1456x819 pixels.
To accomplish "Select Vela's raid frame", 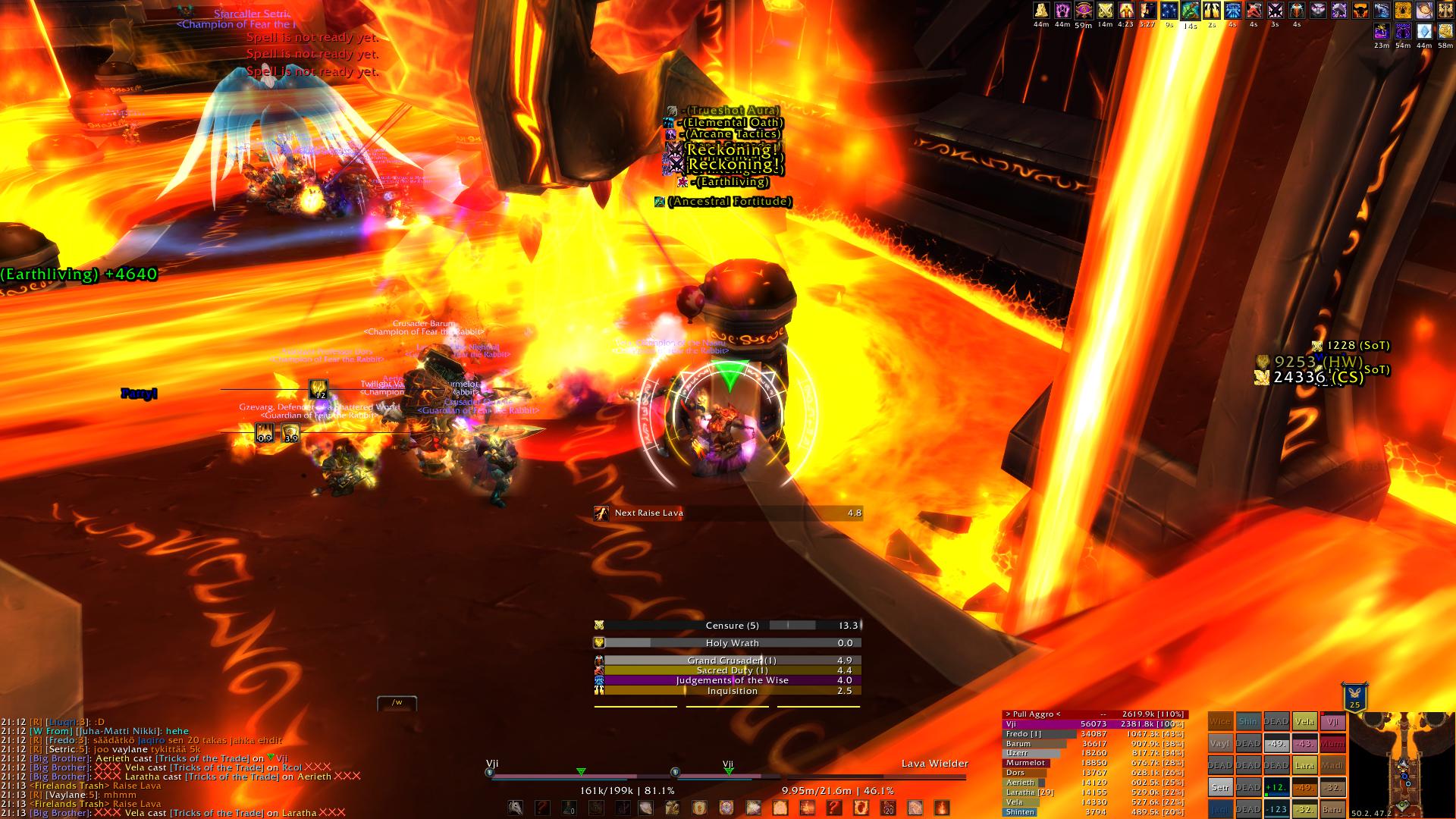I will tap(1304, 722).
